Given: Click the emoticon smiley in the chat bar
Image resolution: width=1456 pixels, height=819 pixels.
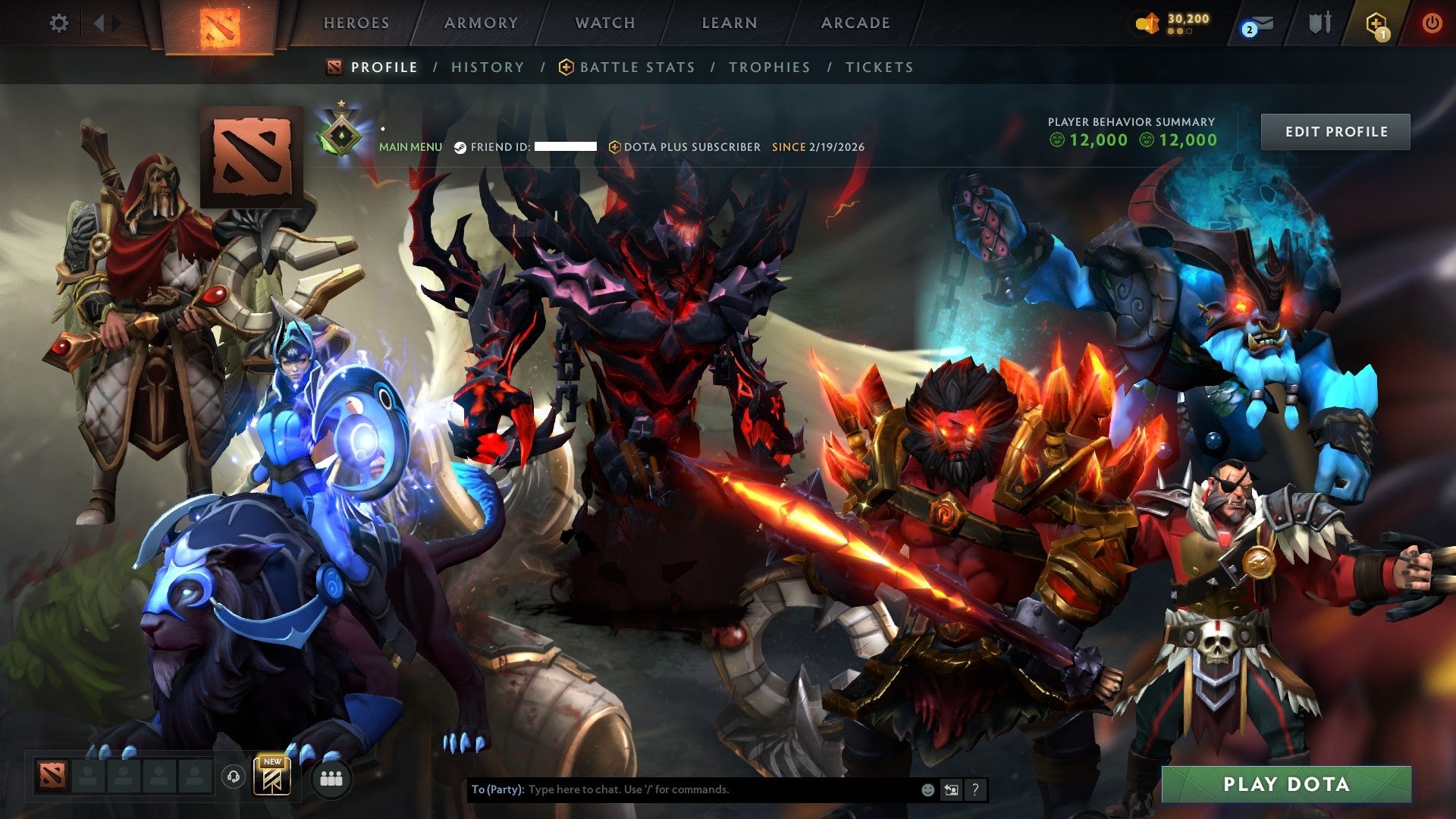Looking at the screenshot, I should point(927,789).
